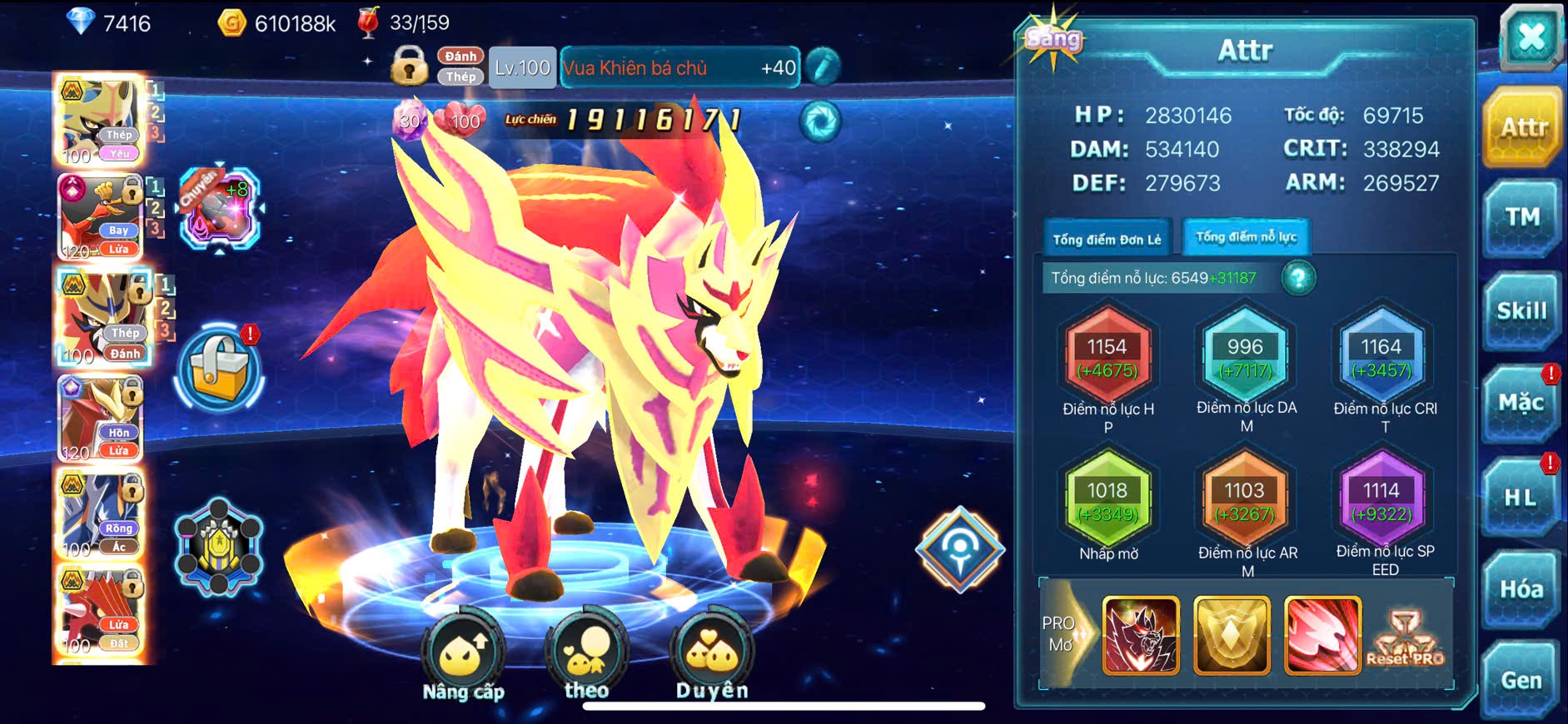Select the Tổng điểm nỗ lực tab
The height and width of the screenshot is (724, 1568).
pyautogui.click(x=1246, y=237)
